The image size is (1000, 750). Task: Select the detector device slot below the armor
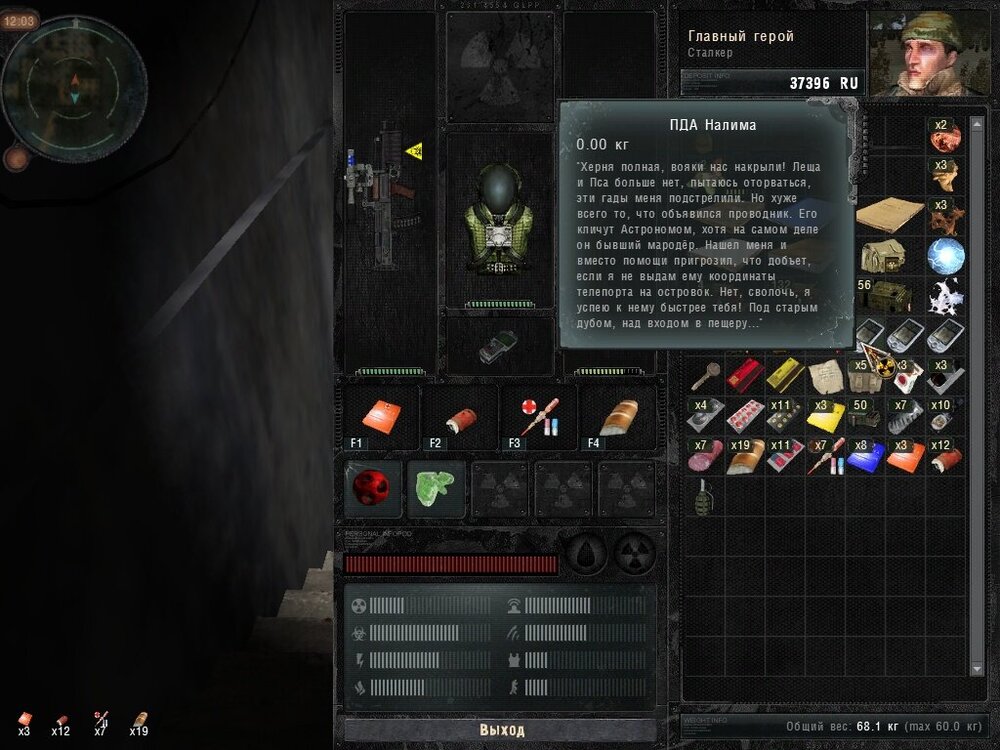point(499,346)
